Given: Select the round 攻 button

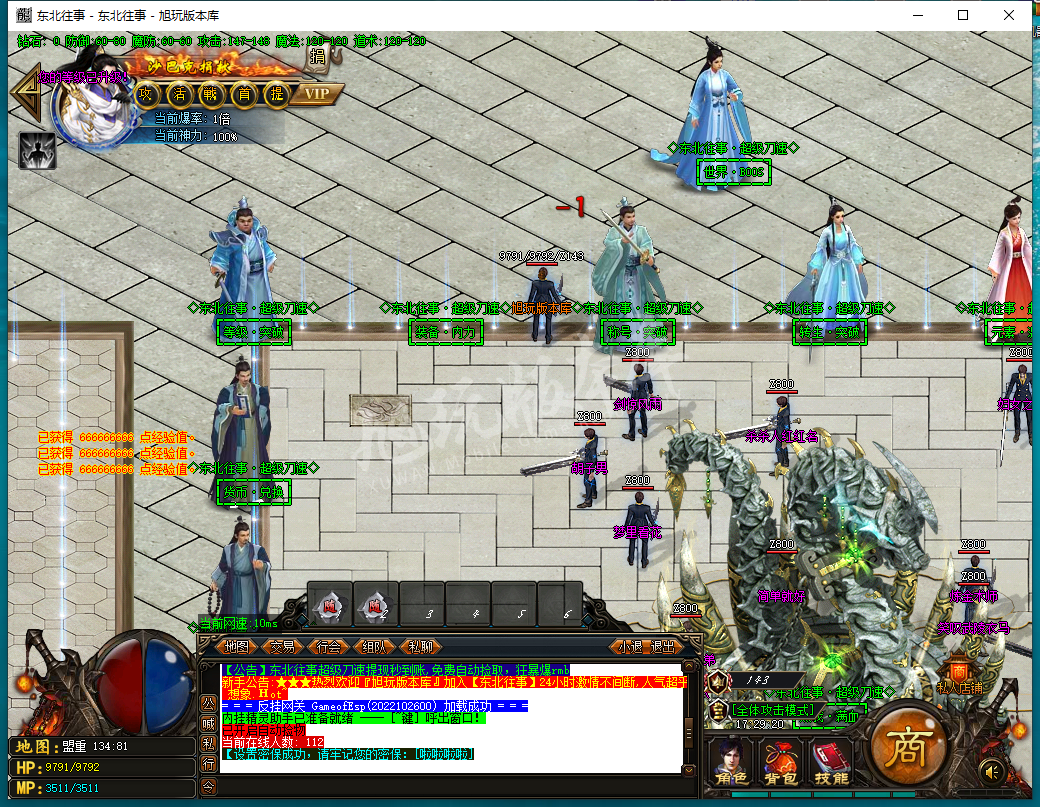Looking at the screenshot, I should pos(147,94).
